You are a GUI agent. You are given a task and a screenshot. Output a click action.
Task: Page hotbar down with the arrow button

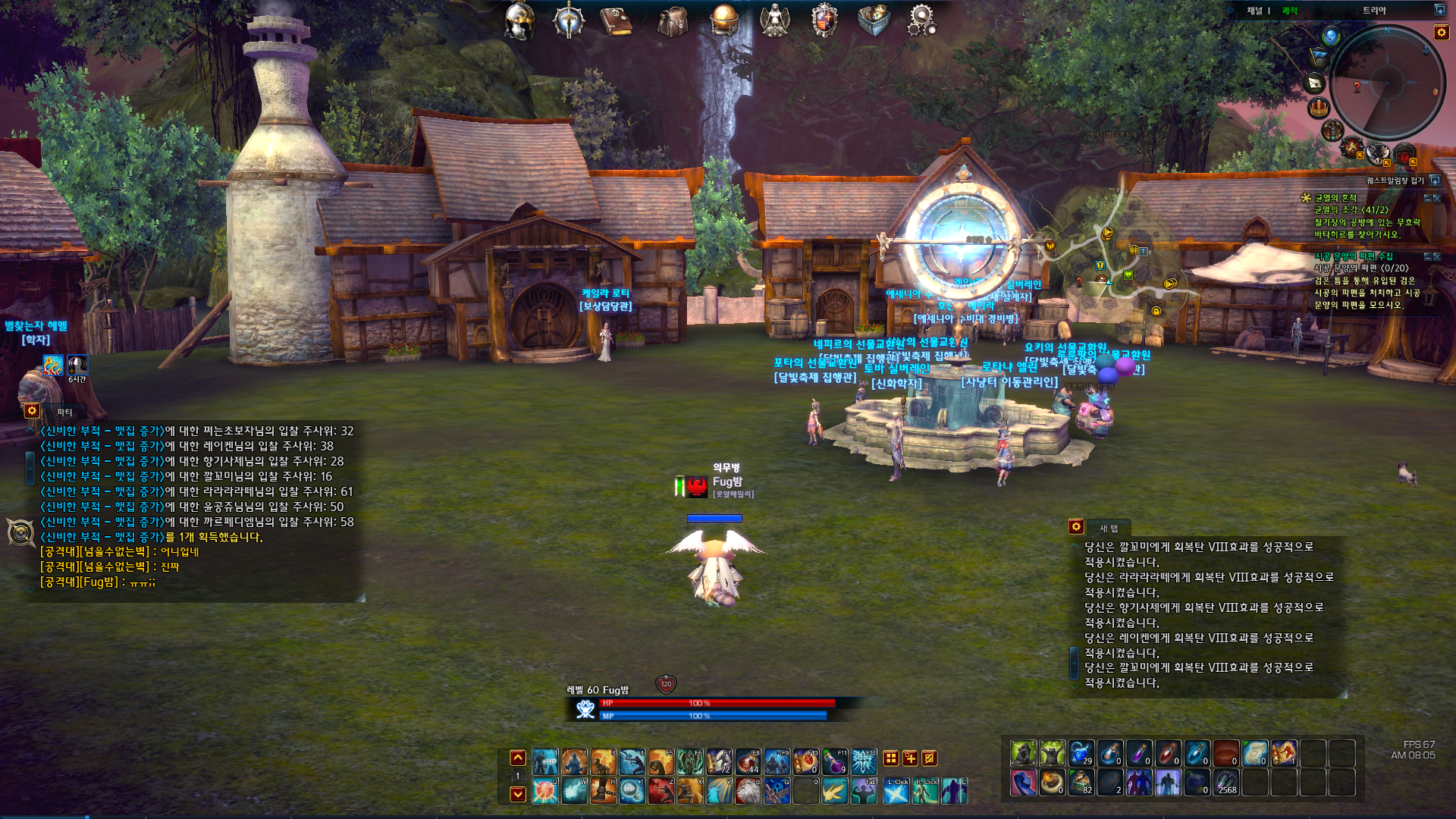[518, 794]
